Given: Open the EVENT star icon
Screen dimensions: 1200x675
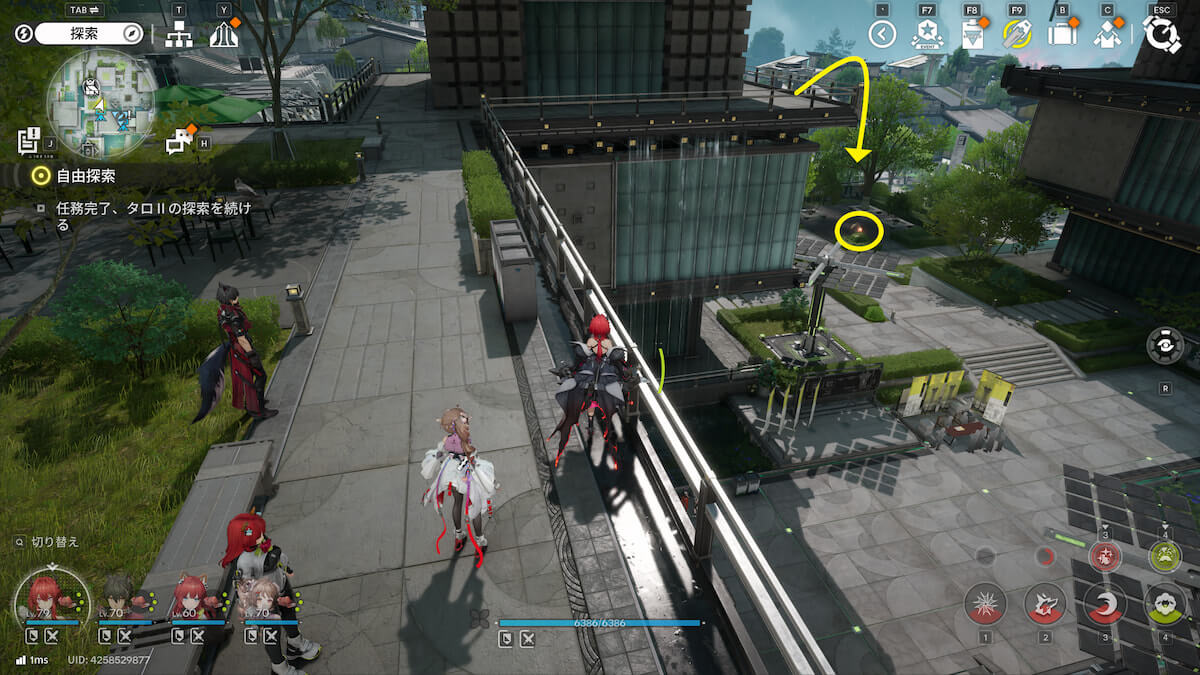Looking at the screenshot, I should pos(927,35).
